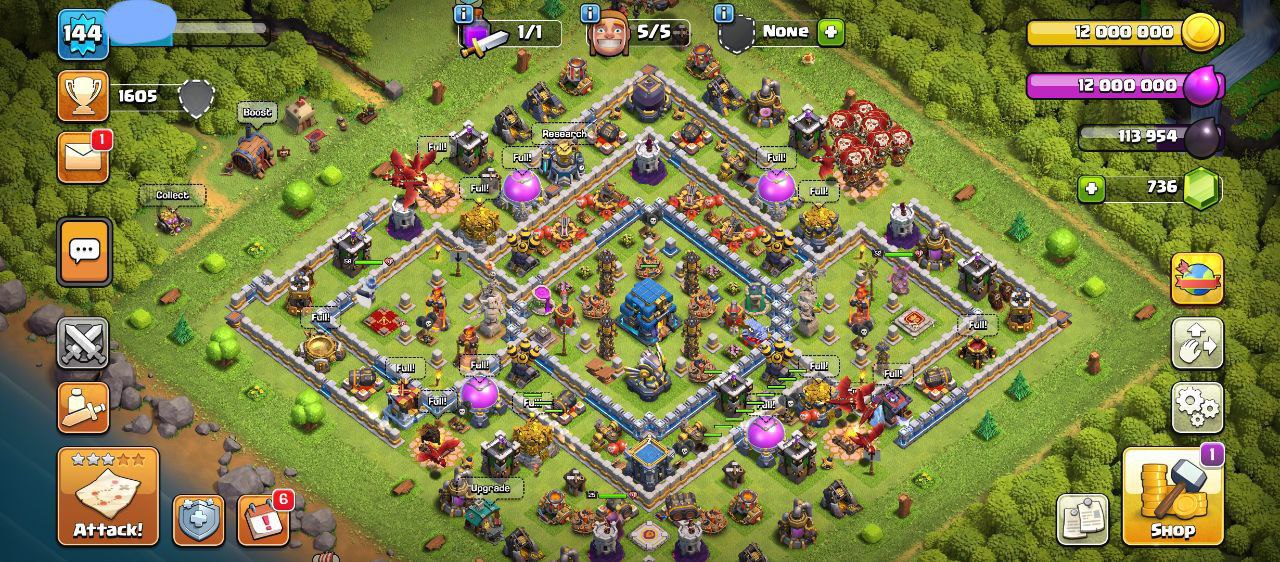Open the Shop with the hammer icon
This screenshot has height=562, width=1280.
[x=1173, y=497]
